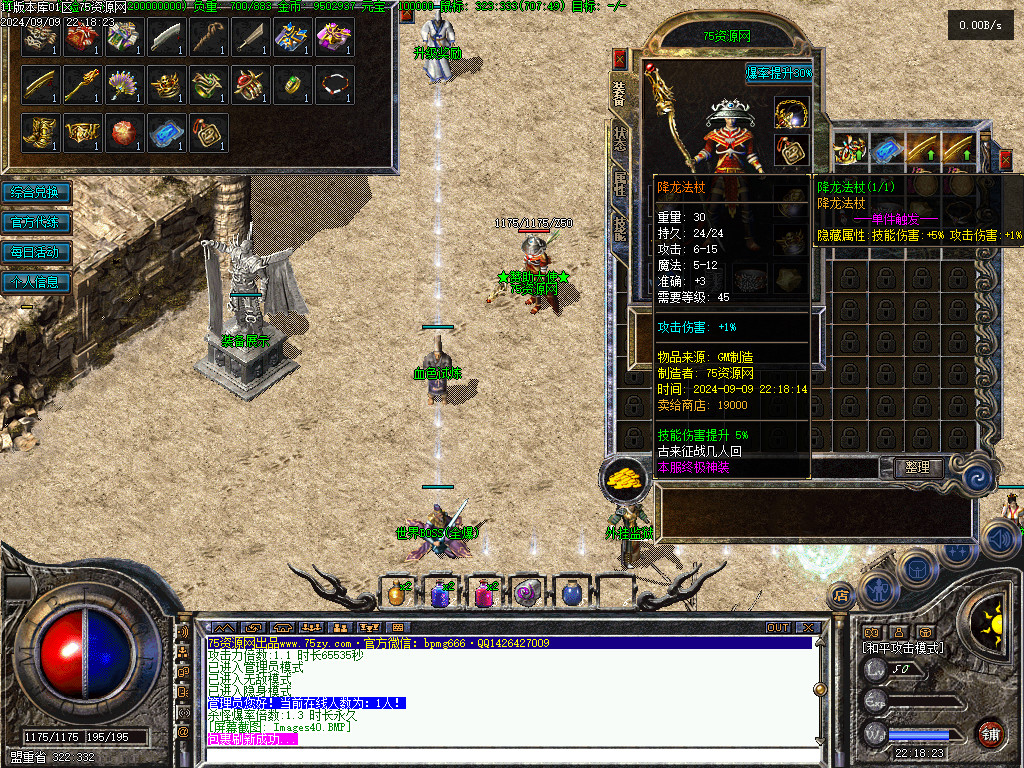Close the character equipment panel
1024x768 pixels.
(619, 59)
